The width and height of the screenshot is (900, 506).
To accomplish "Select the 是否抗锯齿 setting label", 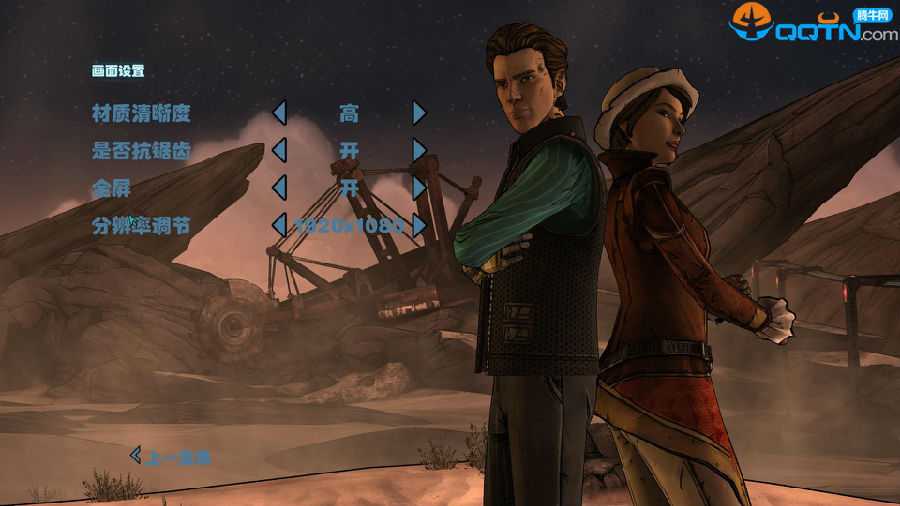I will (139, 151).
